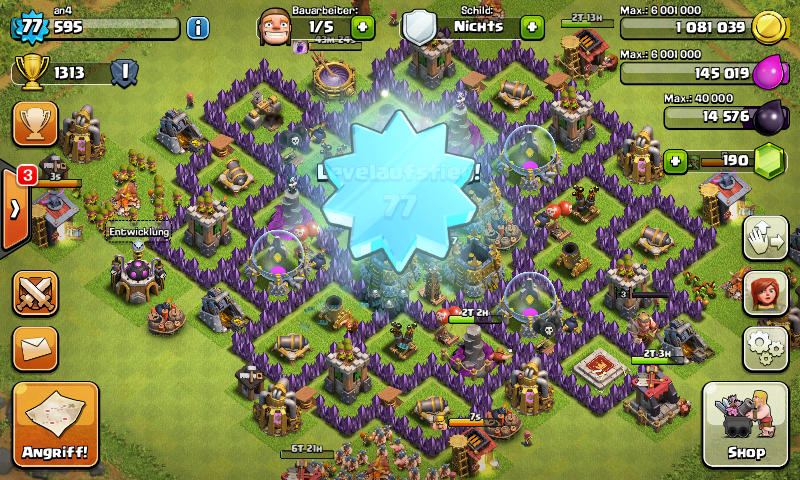Tap the shield status icon
The height and width of the screenshot is (480, 800).
420,27
